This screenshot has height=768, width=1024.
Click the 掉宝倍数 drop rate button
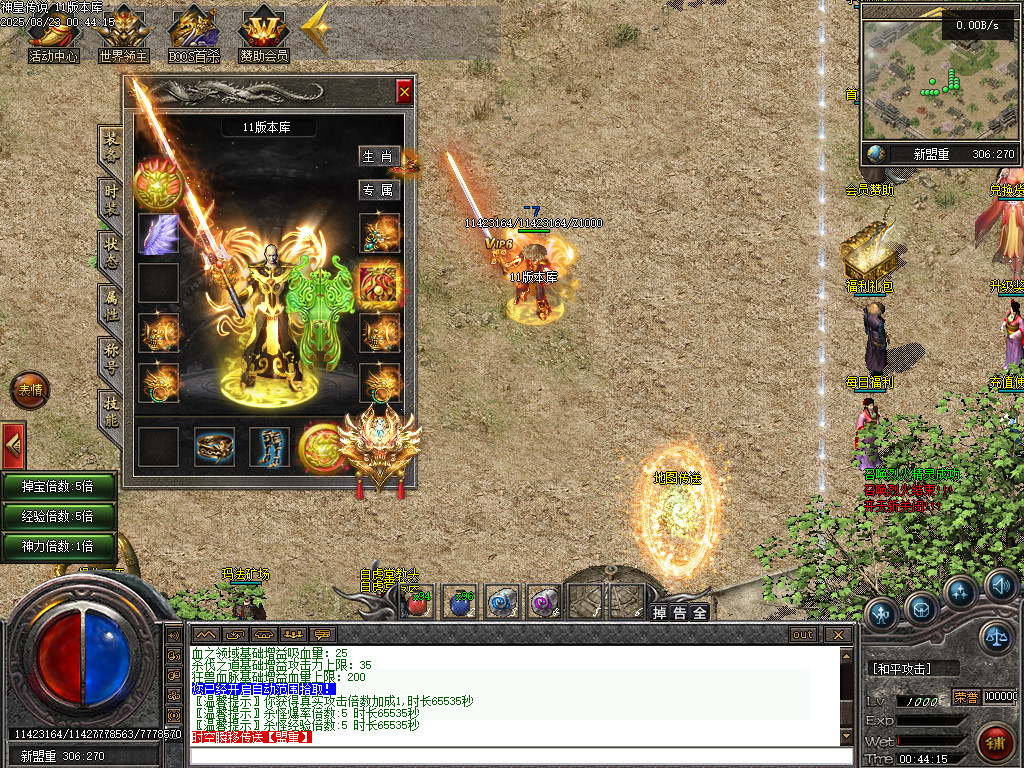coord(59,486)
